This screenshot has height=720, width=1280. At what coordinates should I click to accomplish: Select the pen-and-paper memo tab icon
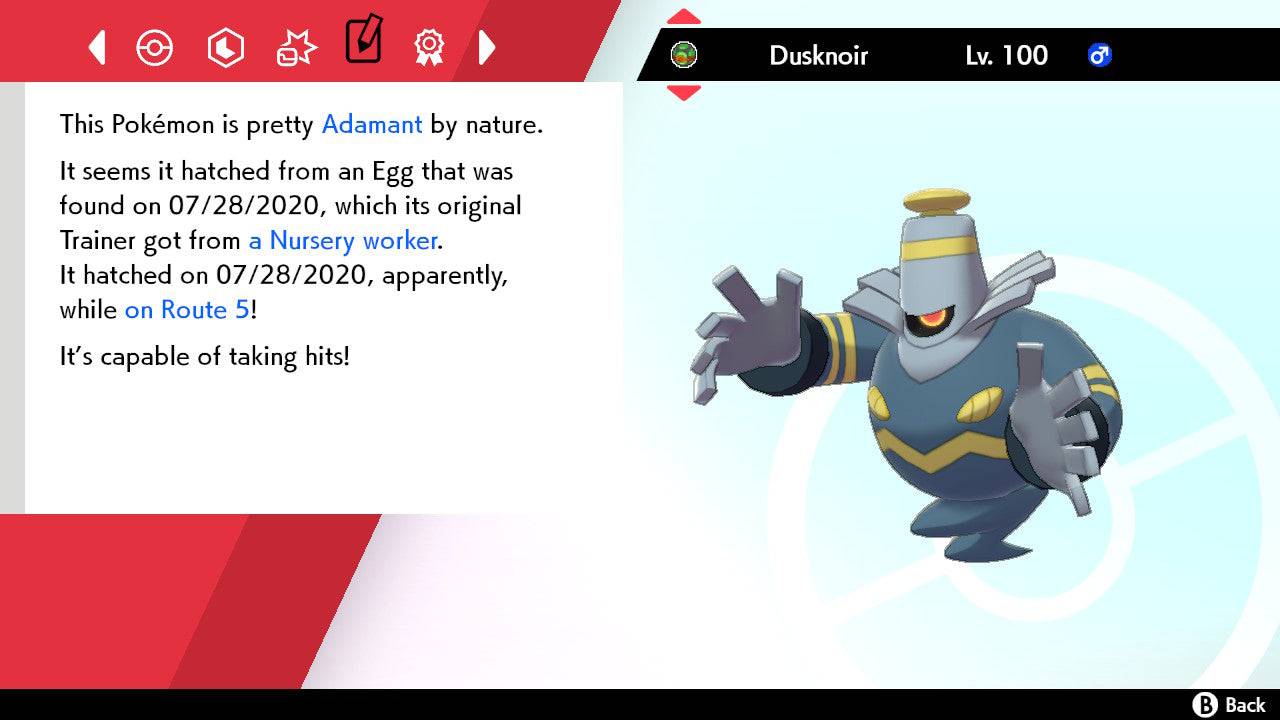click(363, 42)
